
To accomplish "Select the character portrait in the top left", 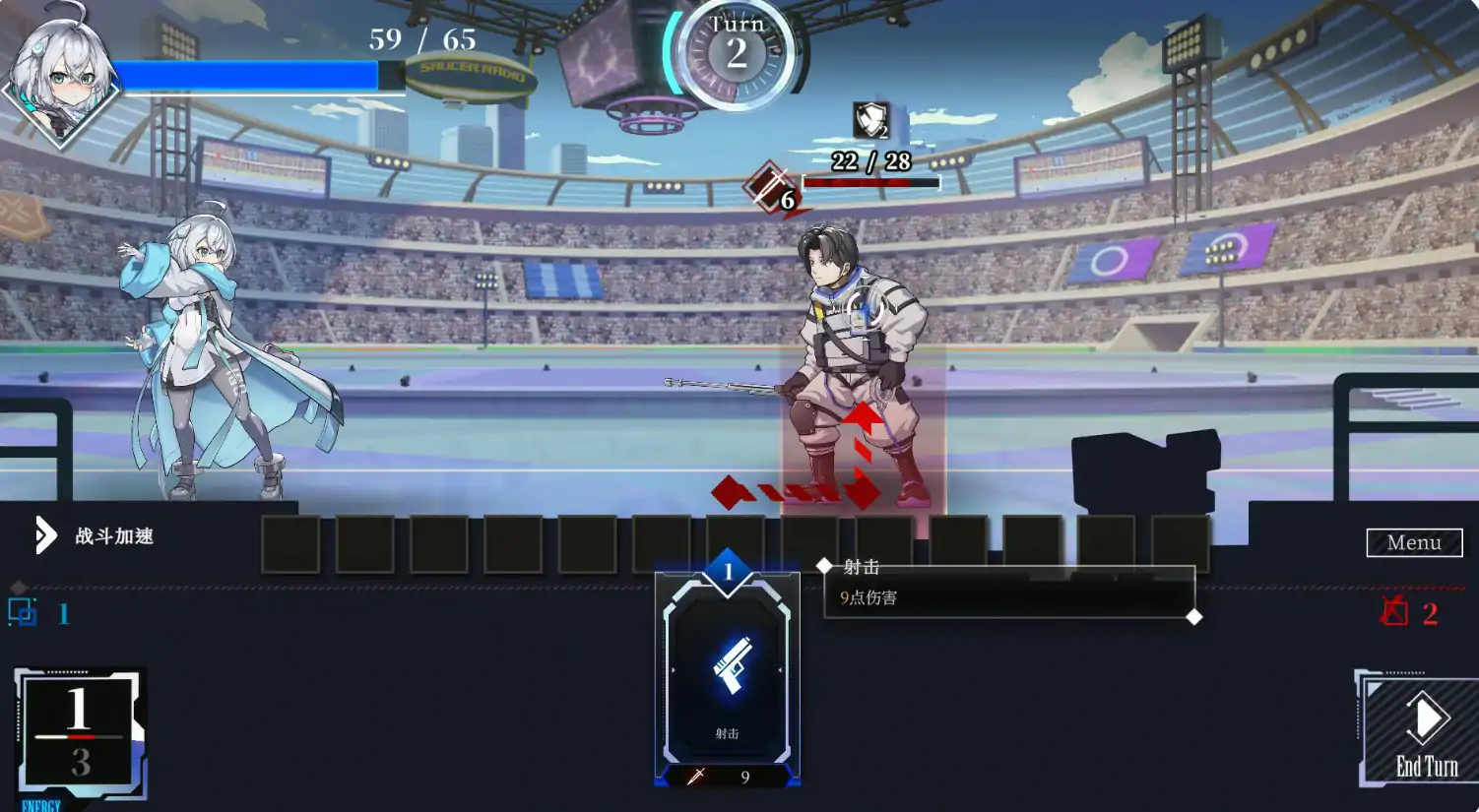I will point(61,69).
